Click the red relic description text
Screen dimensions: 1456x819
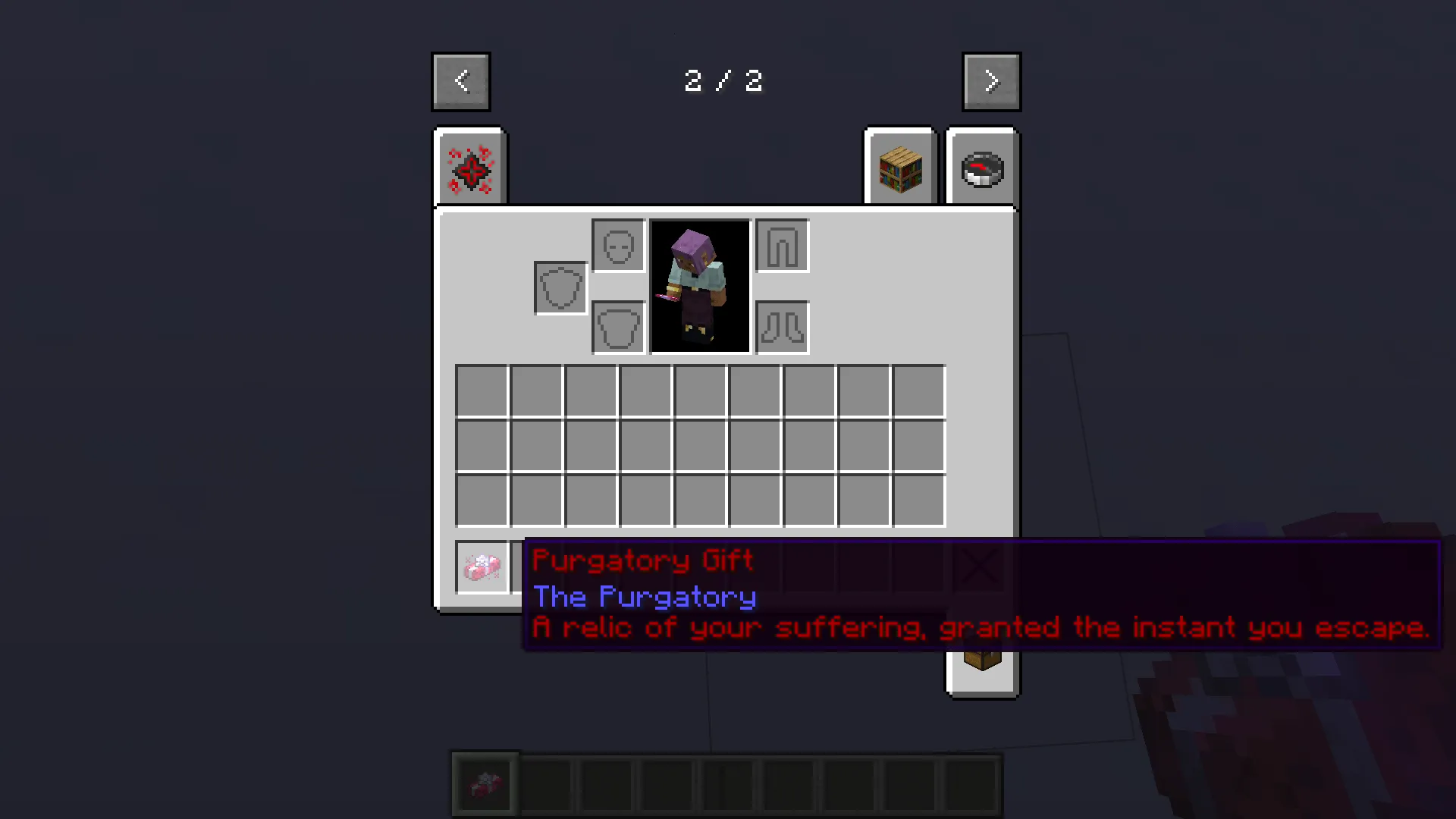(978, 628)
